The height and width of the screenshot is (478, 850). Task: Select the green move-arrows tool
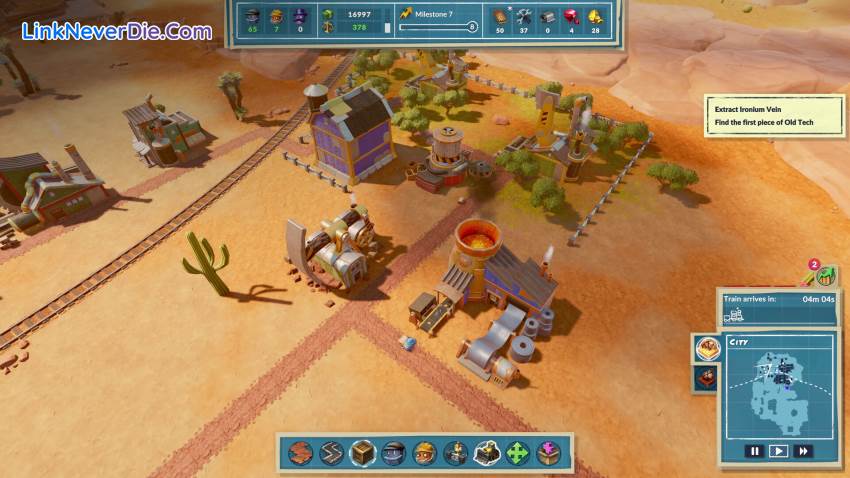pyautogui.click(x=518, y=453)
